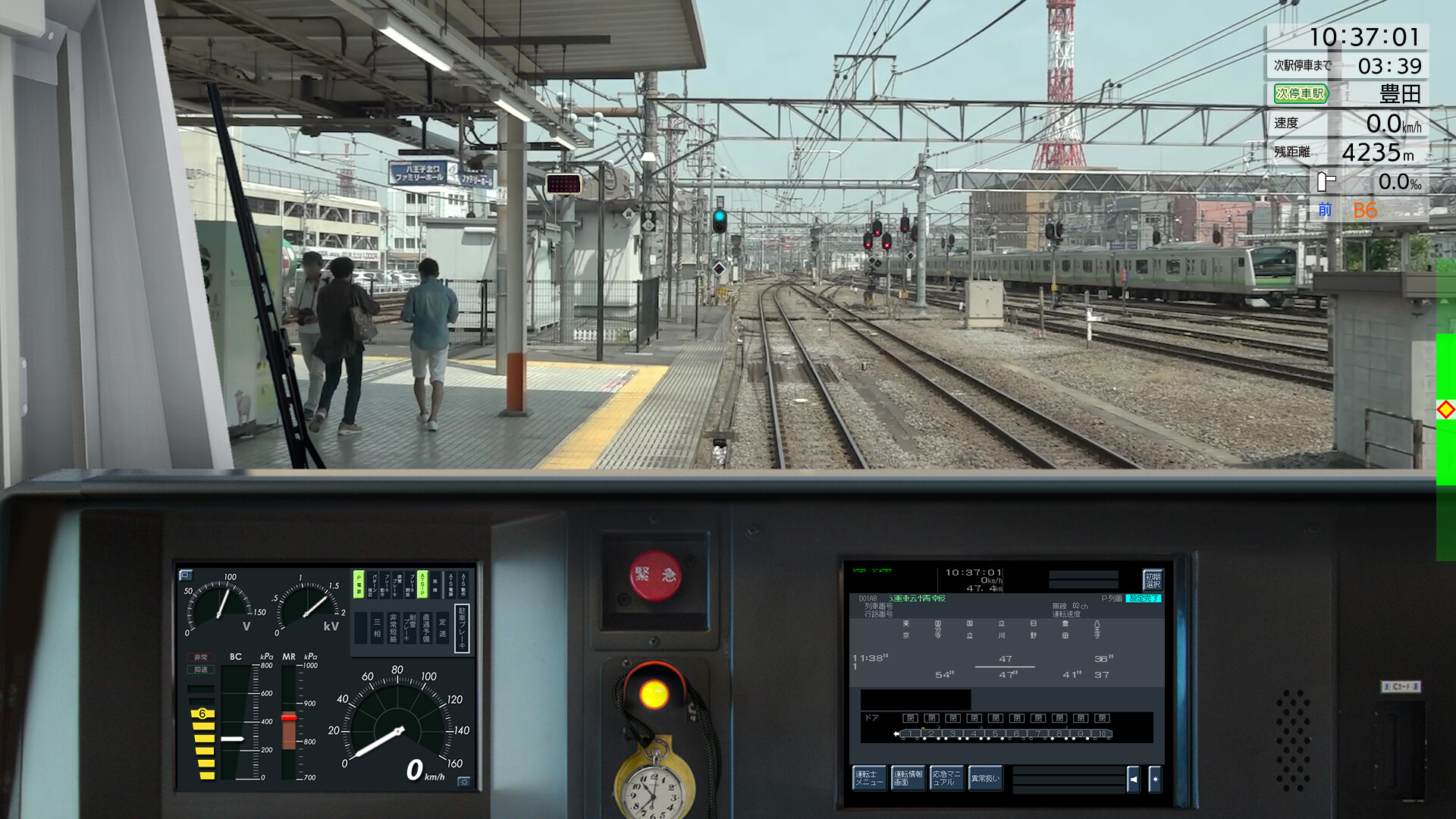This screenshot has height=819, width=1456.
Task: Click the green signal aspect indicator on the right edge
Action: [x=1445, y=394]
